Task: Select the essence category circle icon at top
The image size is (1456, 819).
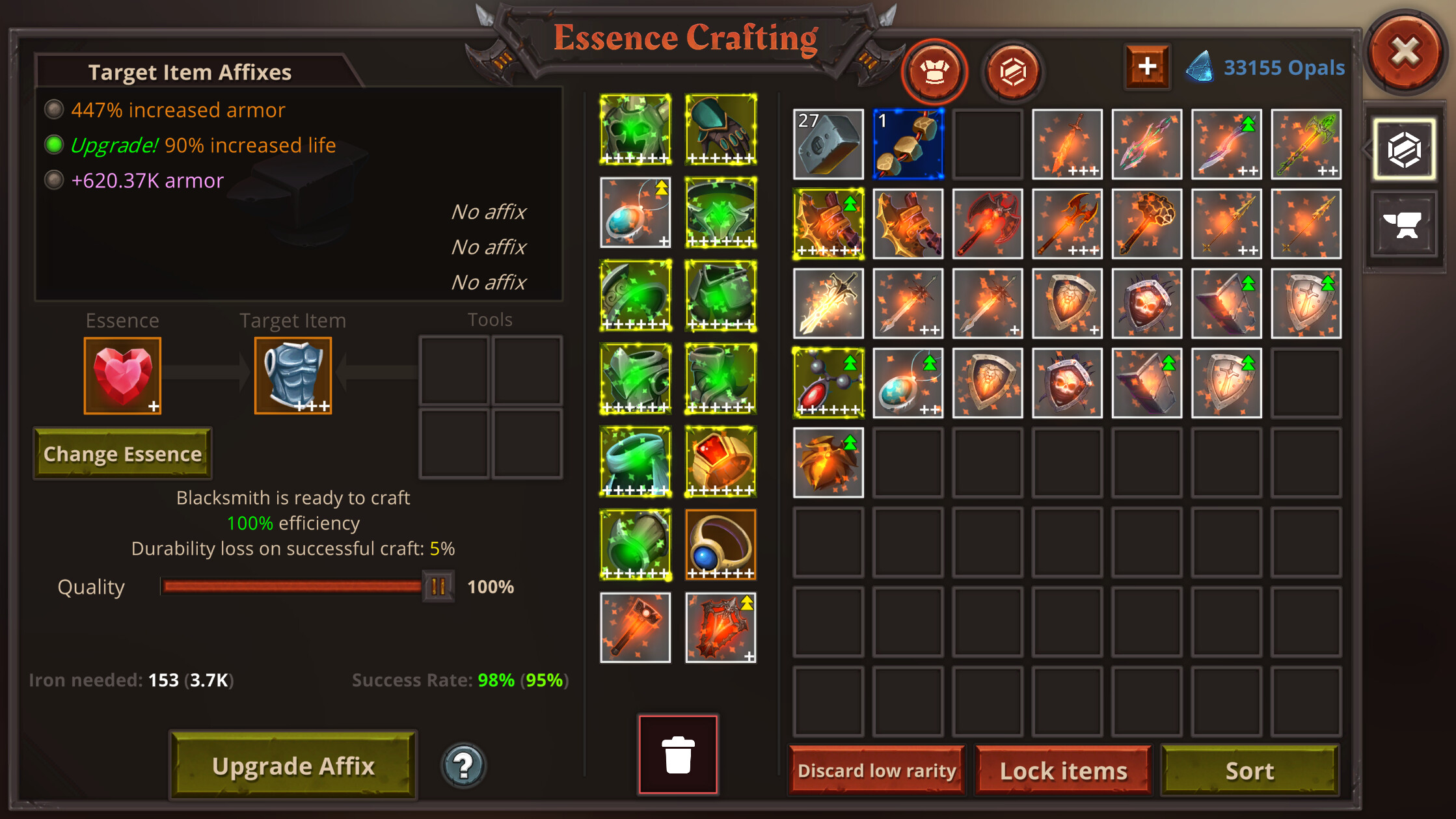Action: click(x=1013, y=72)
